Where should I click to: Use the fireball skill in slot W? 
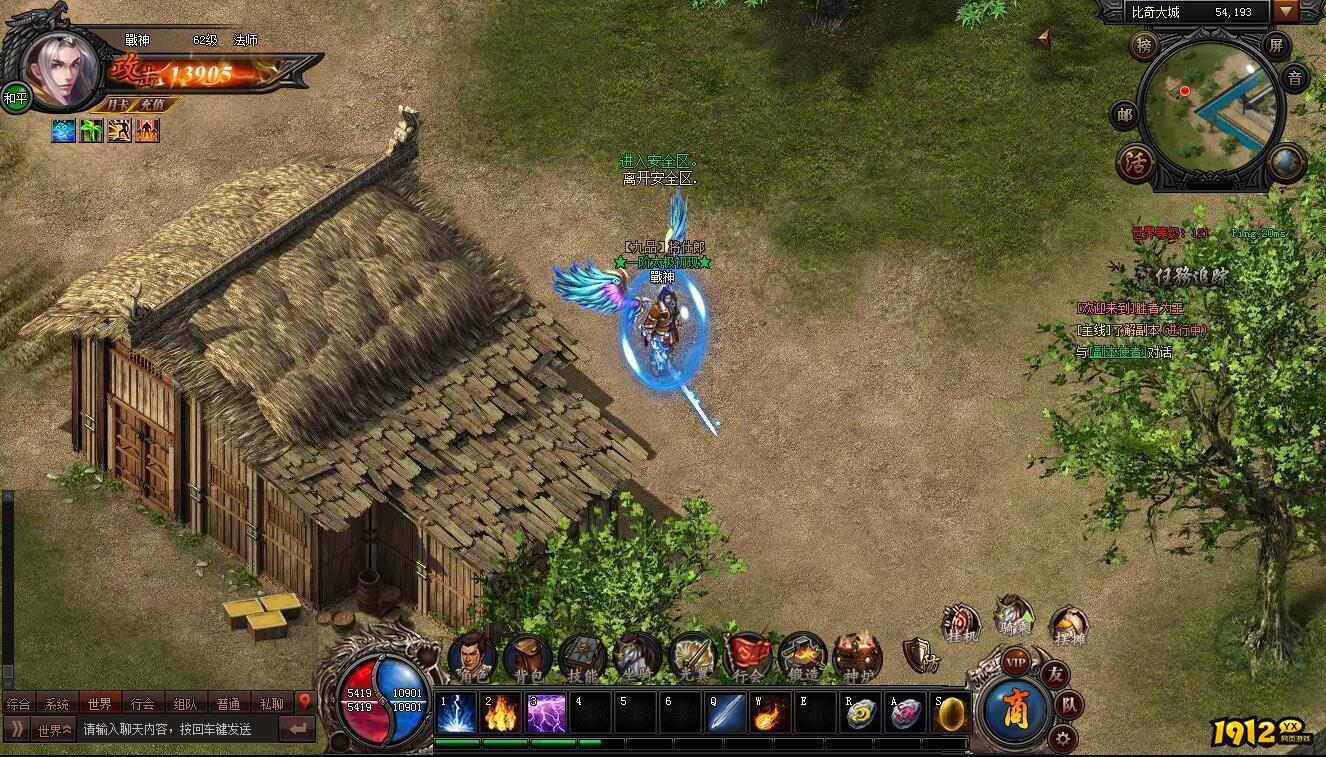click(771, 713)
